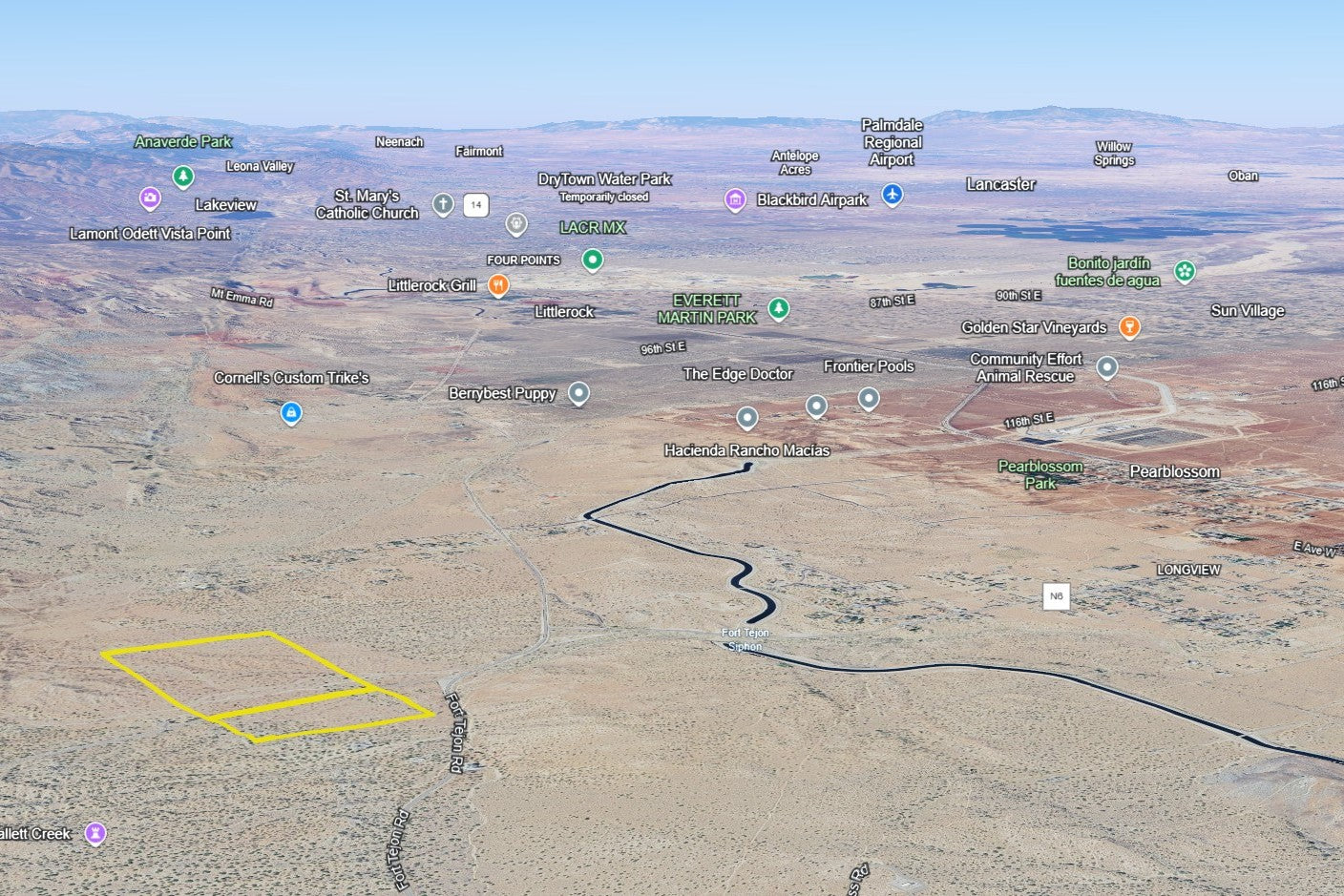Select the Frontier Pools pin

[x=869, y=397]
